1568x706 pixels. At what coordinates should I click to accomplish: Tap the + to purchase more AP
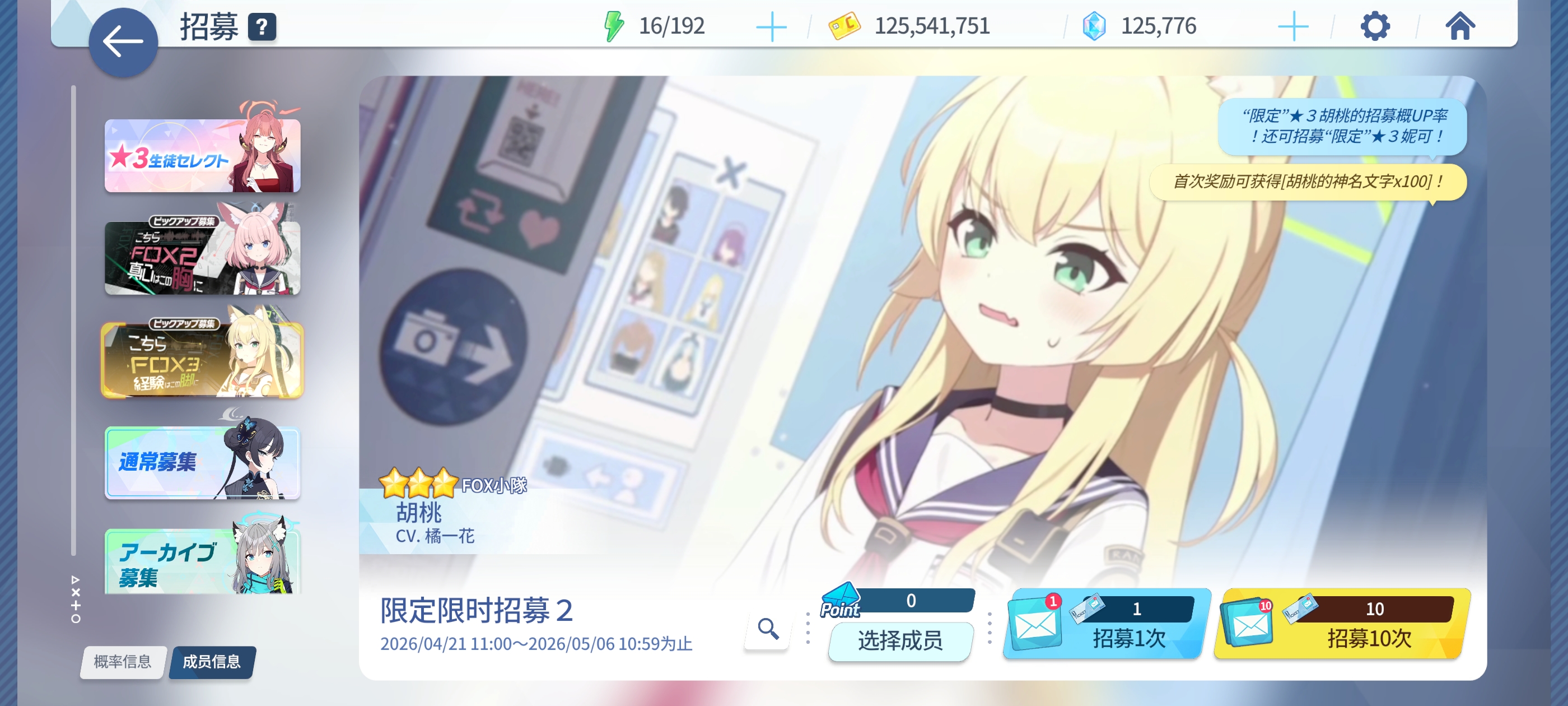coord(772,26)
